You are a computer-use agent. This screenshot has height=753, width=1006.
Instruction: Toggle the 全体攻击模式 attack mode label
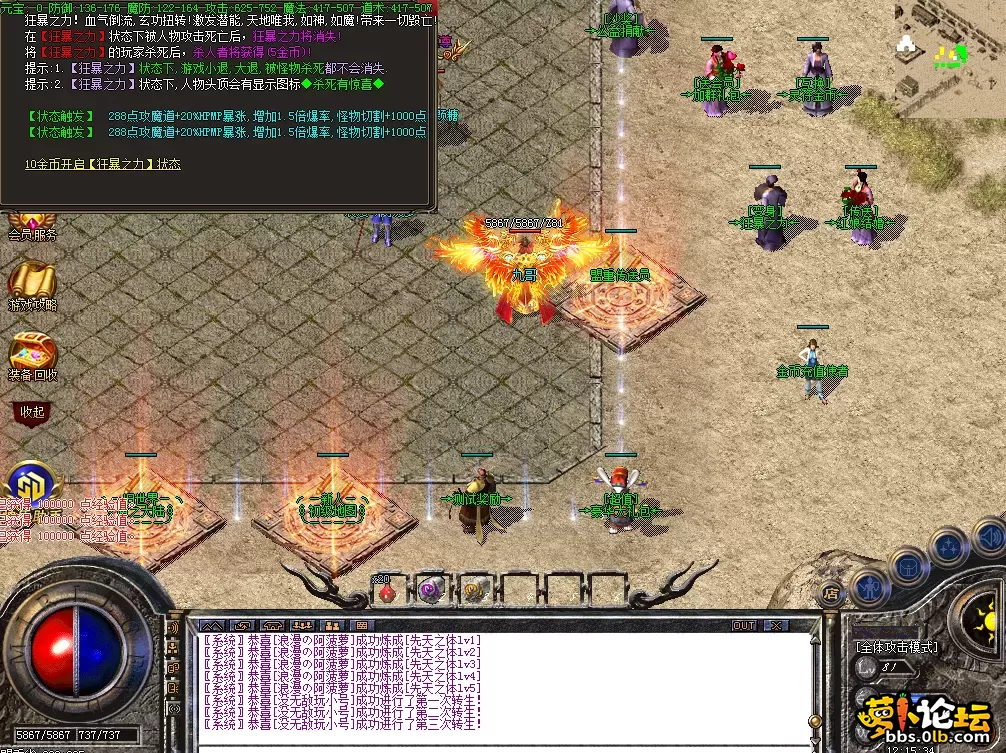click(898, 647)
